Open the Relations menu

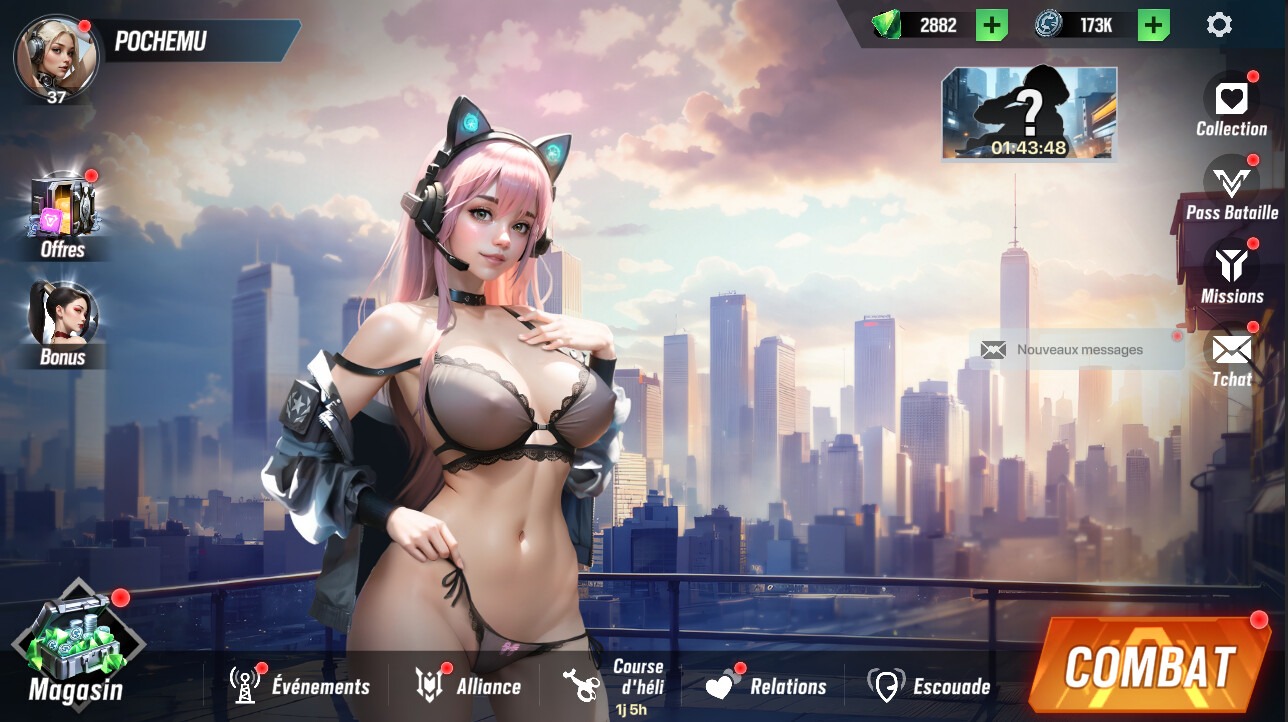point(766,686)
